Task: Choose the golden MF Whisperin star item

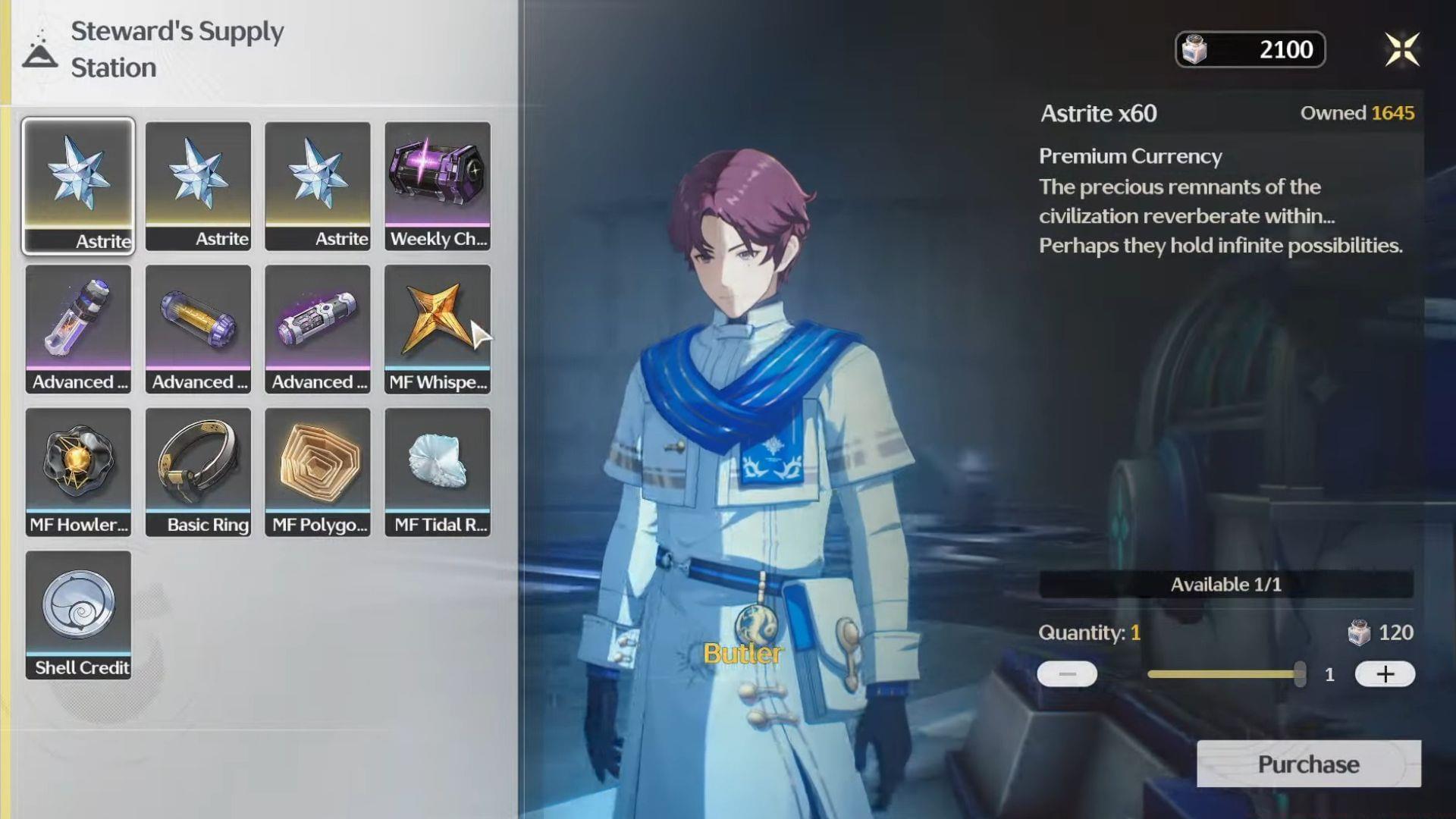Action: click(438, 328)
